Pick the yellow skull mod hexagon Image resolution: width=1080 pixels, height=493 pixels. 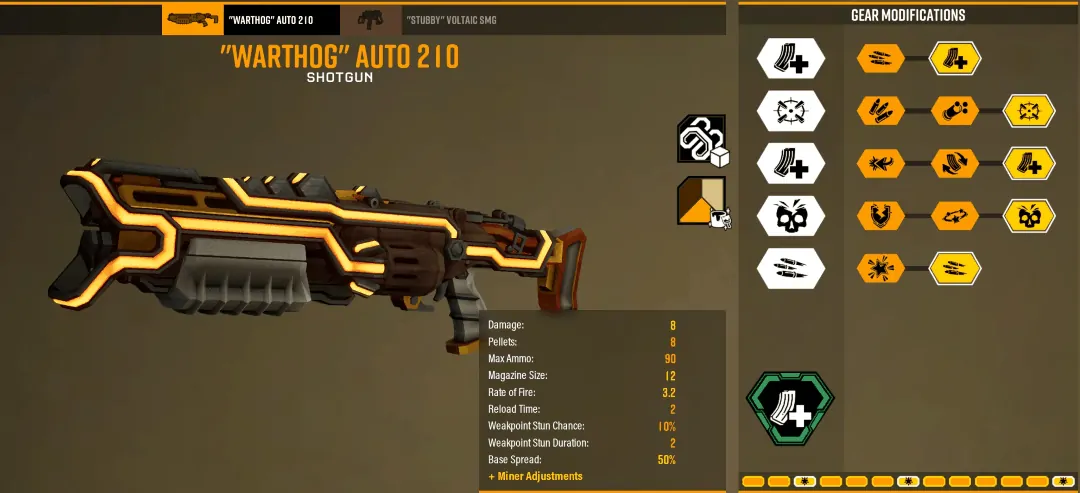pyautogui.click(x=1029, y=214)
